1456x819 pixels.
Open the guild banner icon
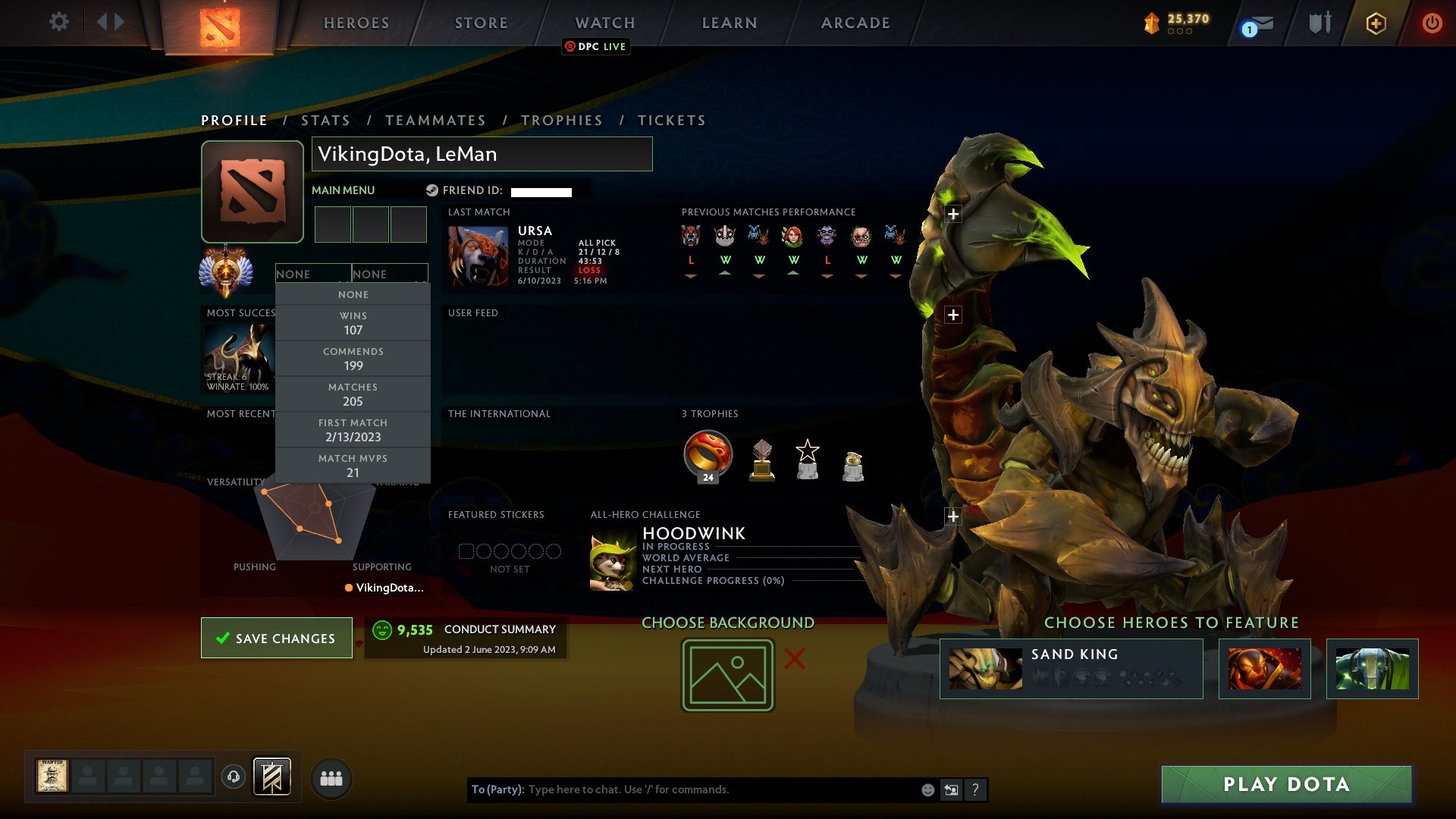tap(272, 777)
